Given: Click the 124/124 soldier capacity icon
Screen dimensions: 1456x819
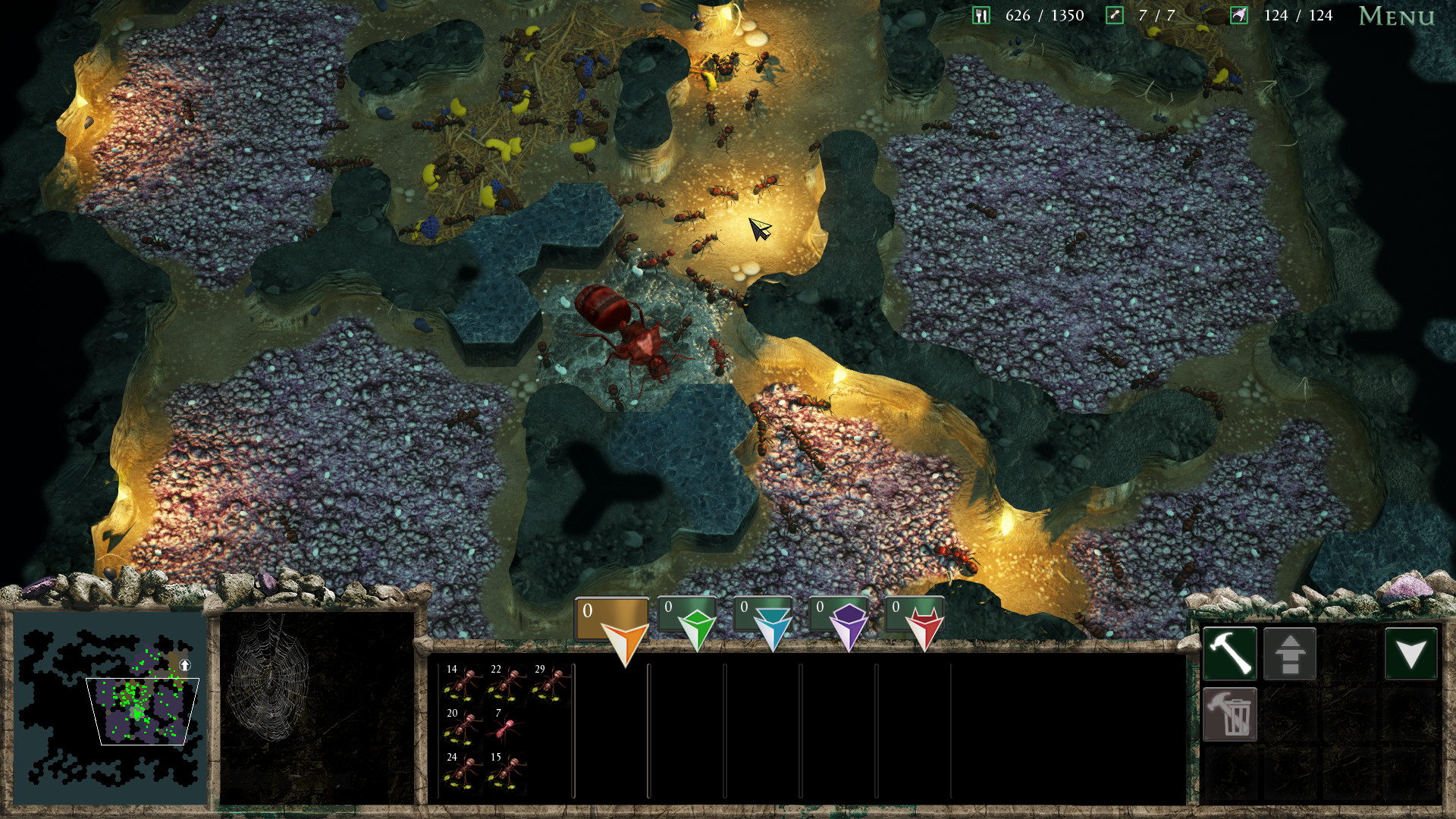Looking at the screenshot, I should [1239, 14].
